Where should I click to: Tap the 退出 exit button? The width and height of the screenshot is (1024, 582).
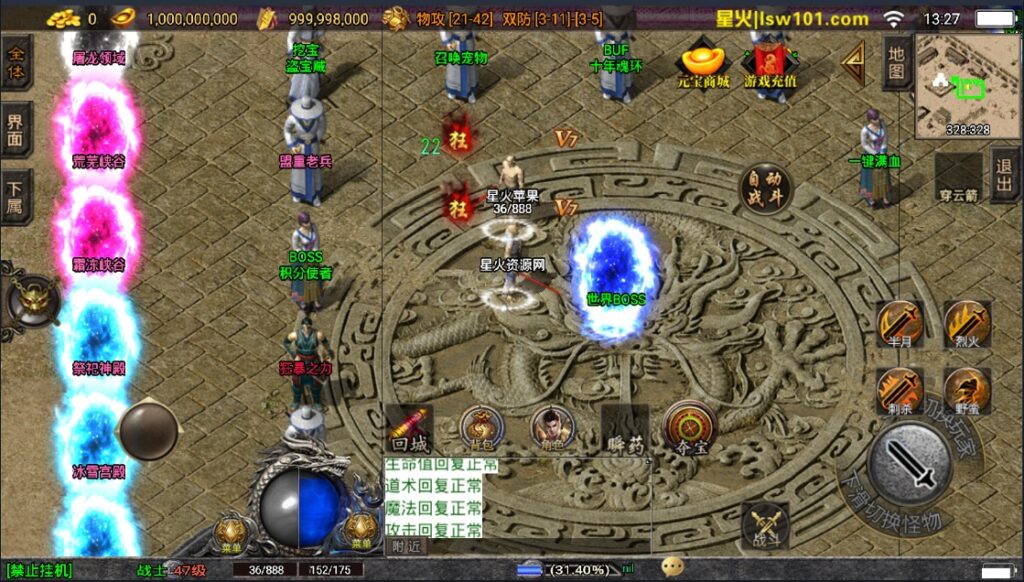tap(1005, 175)
